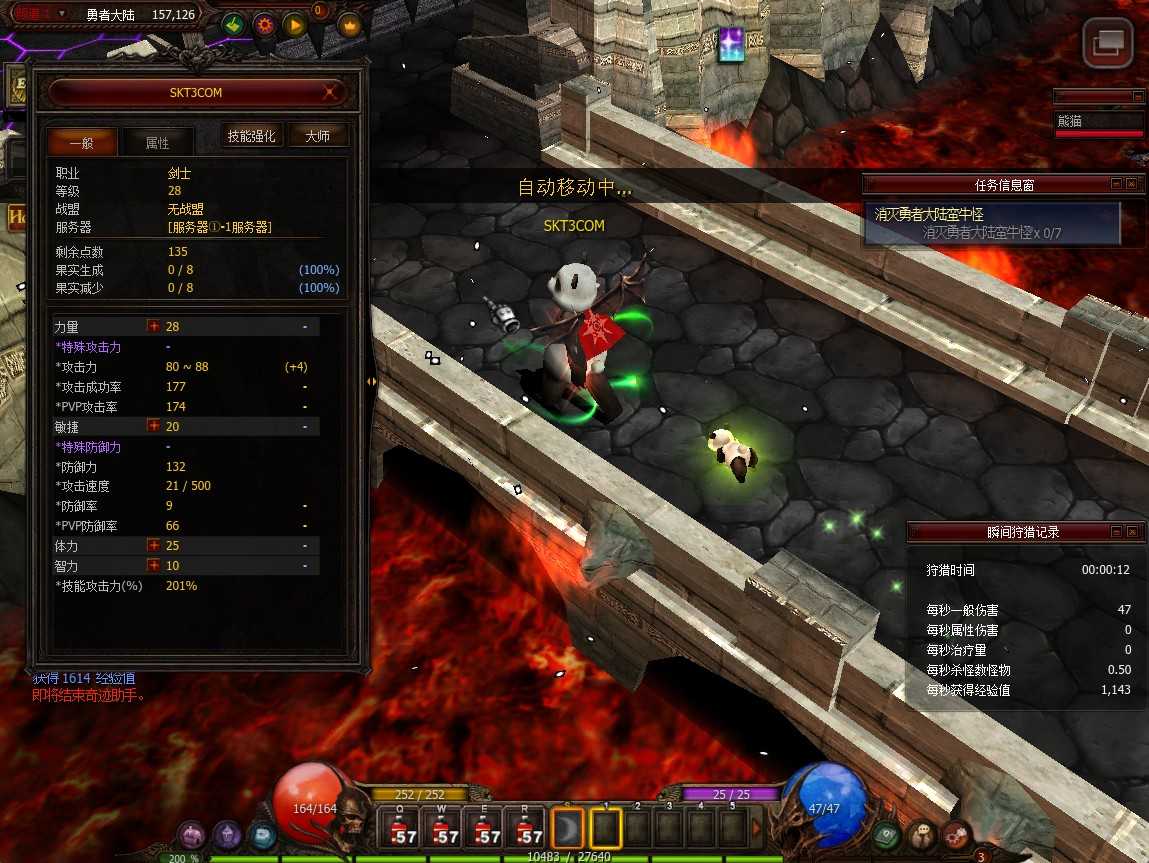Raise 智力 with the plus button

pyautogui.click(x=154, y=566)
